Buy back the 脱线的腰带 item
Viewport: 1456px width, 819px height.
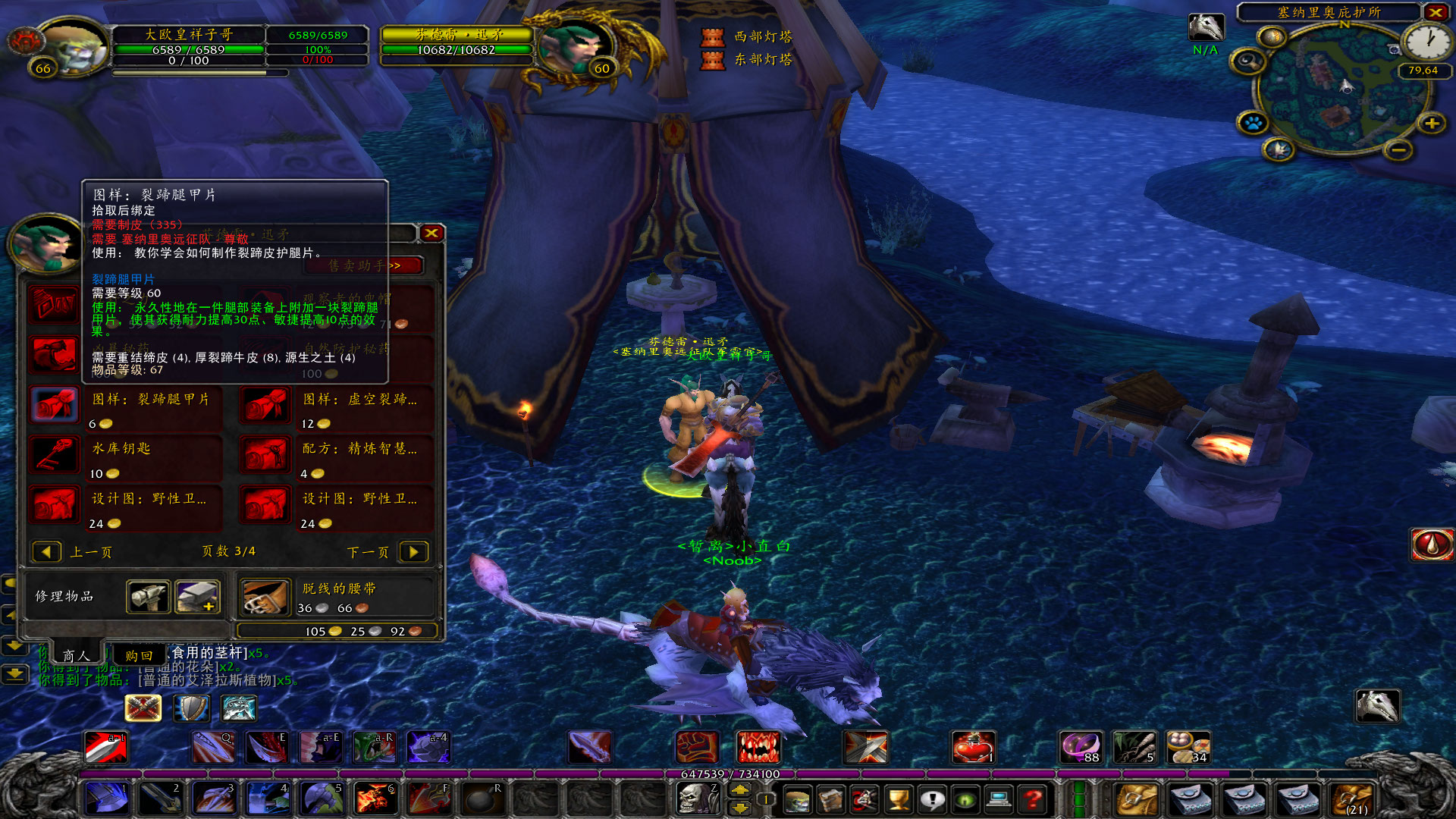click(265, 597)
